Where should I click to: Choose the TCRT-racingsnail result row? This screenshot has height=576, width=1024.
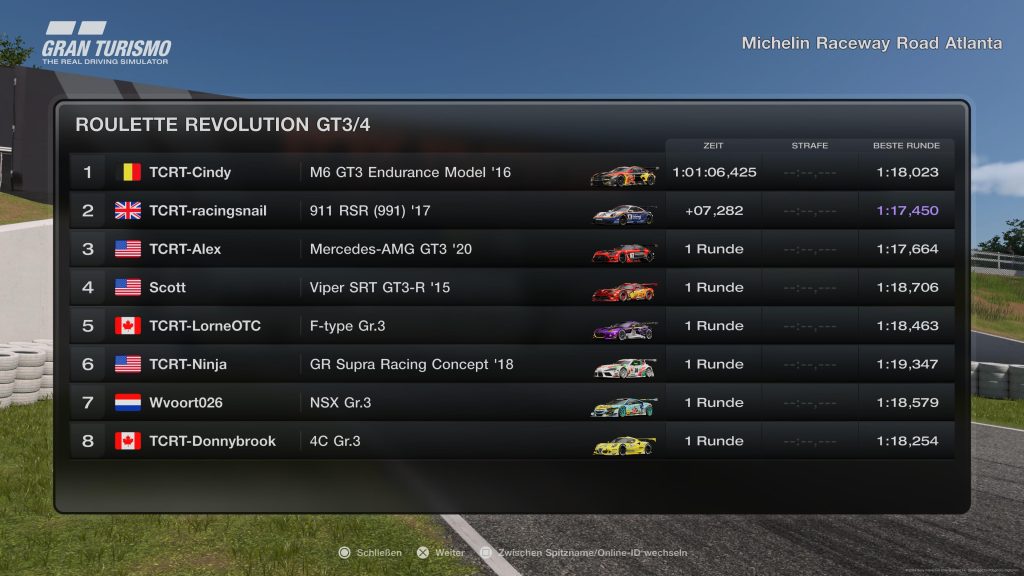(510, 211)
